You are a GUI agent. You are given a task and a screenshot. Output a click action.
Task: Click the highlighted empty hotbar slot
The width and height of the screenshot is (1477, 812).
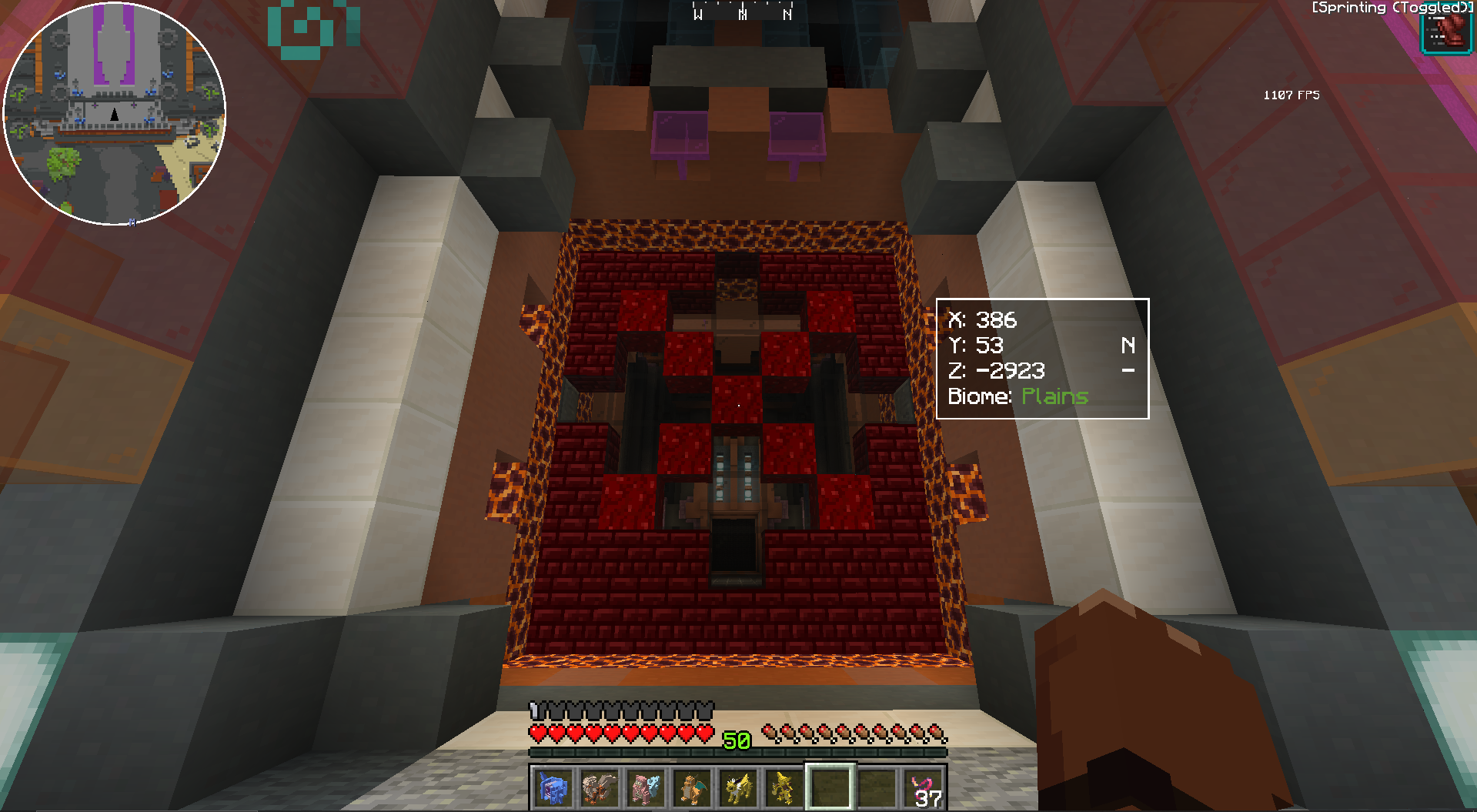tap(830, 788)
